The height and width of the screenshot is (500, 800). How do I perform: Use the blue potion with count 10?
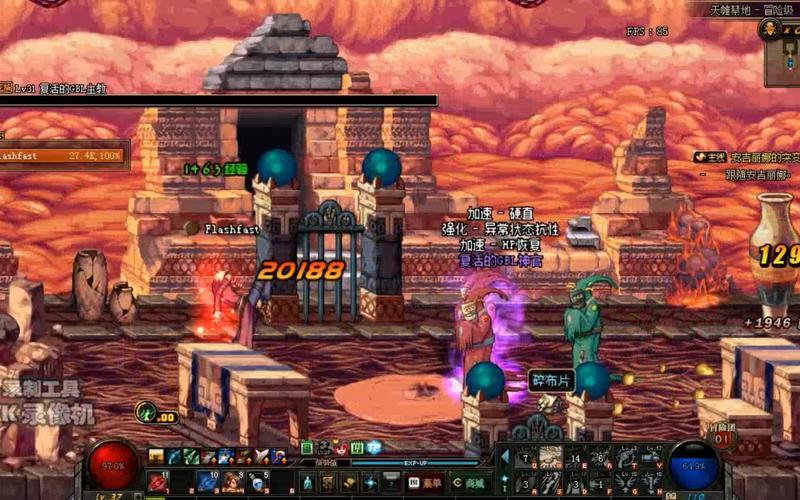click(207, 481)
